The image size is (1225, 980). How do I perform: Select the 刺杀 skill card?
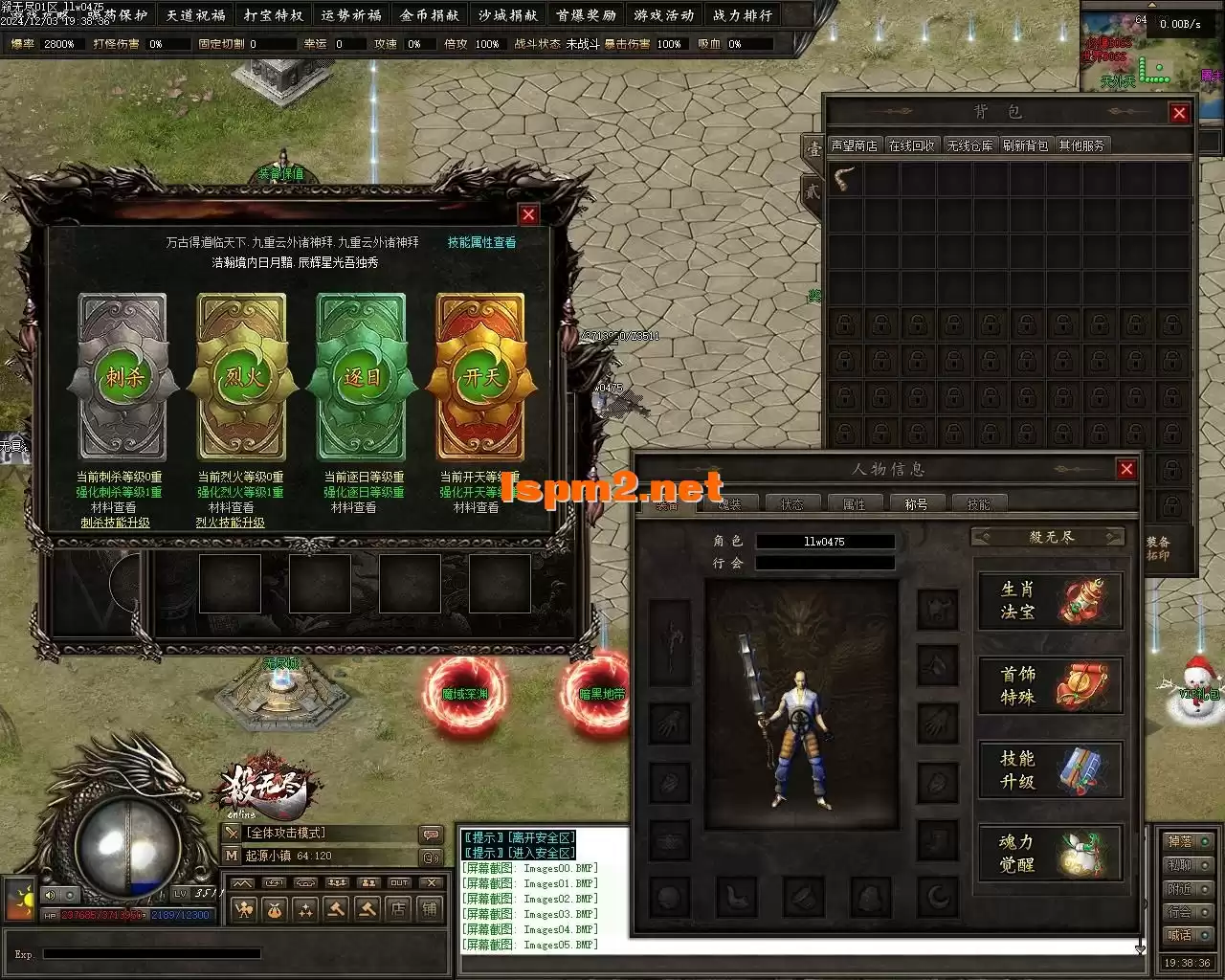[122, 377]
